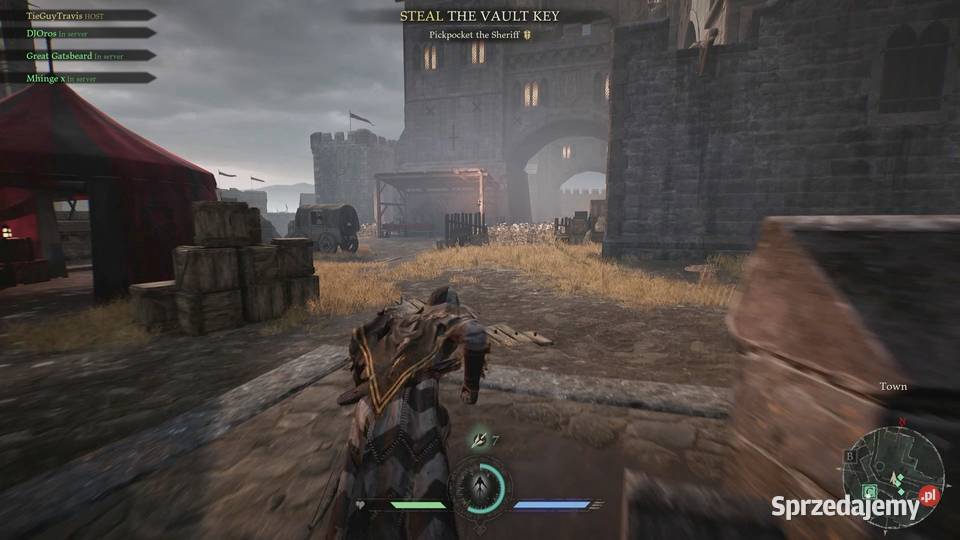Activate the circular arrow ability icon
Screen dimensions: 960x540
click(x=479, y=487)
